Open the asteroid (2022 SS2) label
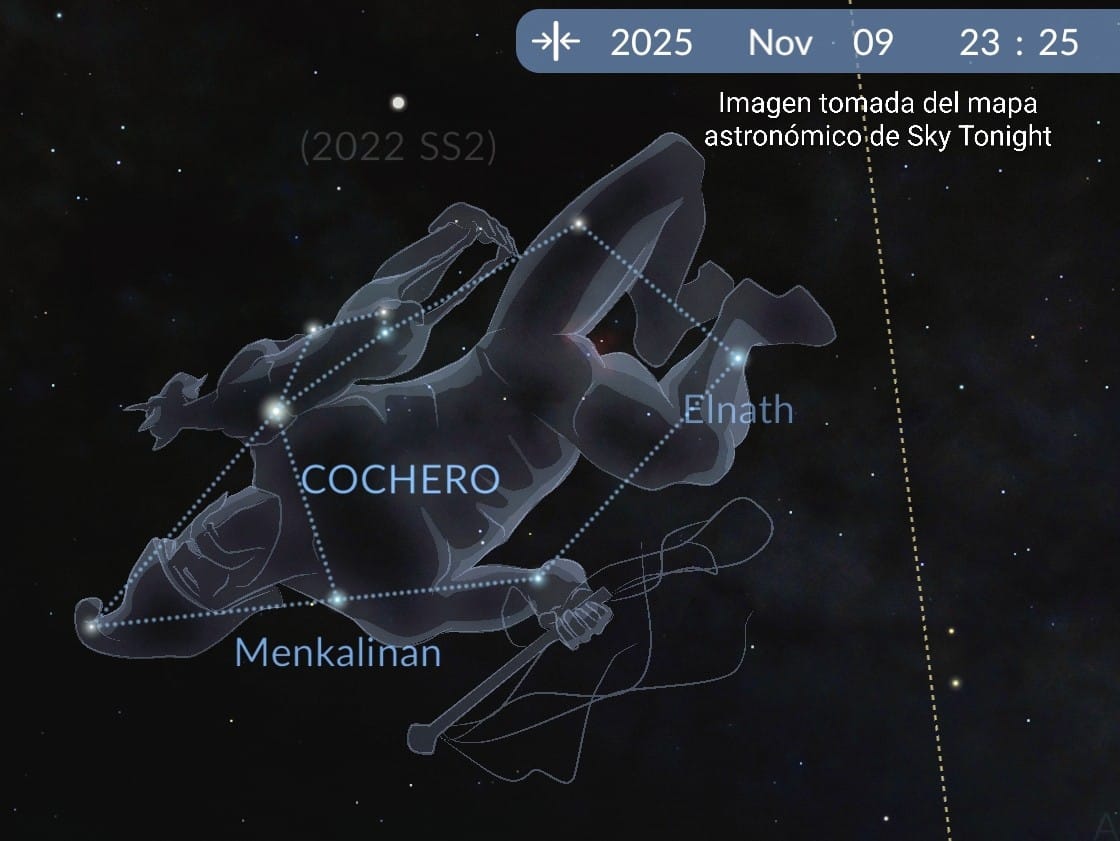 [398, 148]
